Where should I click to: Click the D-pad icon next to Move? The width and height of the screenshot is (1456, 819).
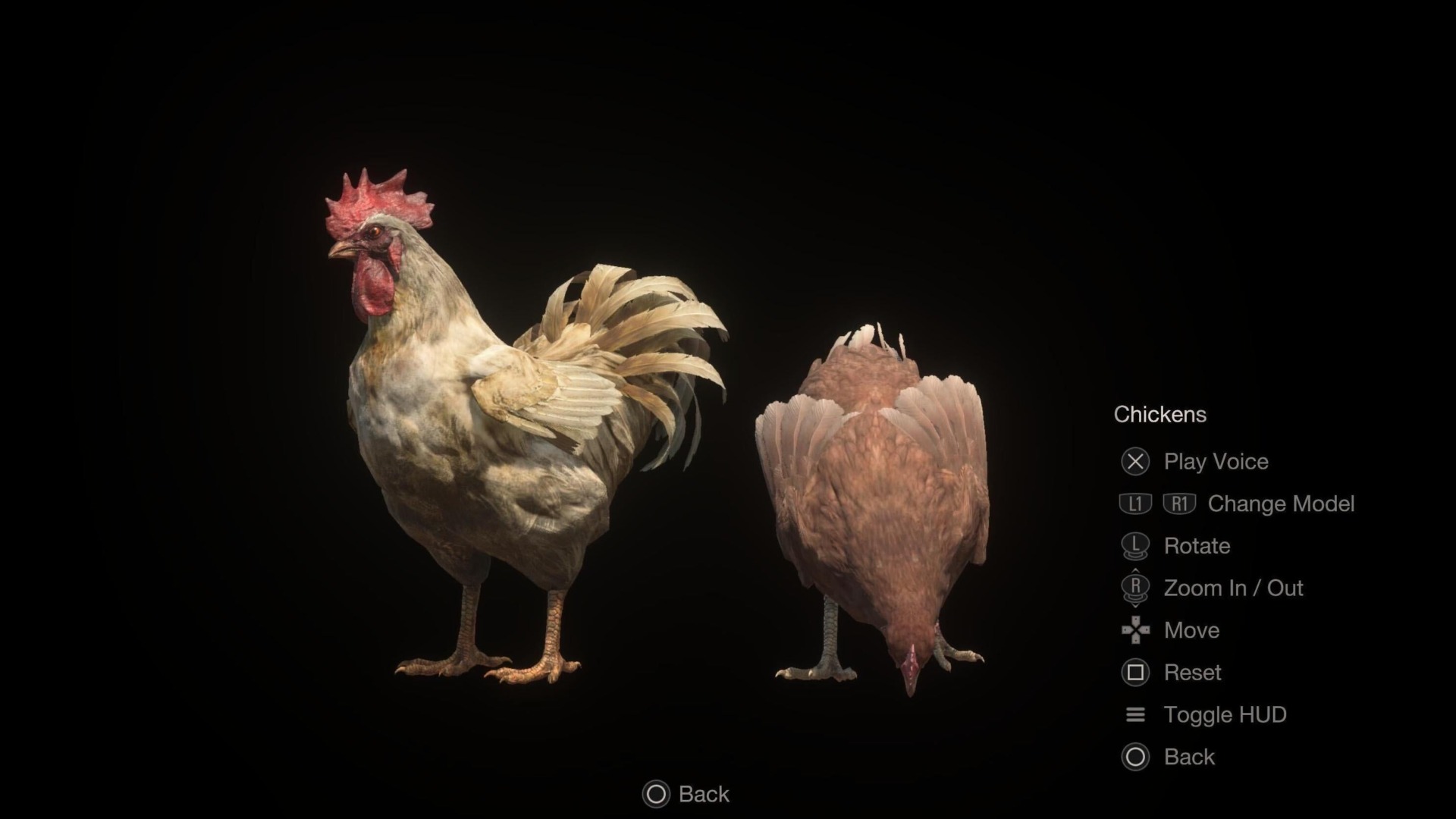pyautogui.click(x=1135, y=630)
